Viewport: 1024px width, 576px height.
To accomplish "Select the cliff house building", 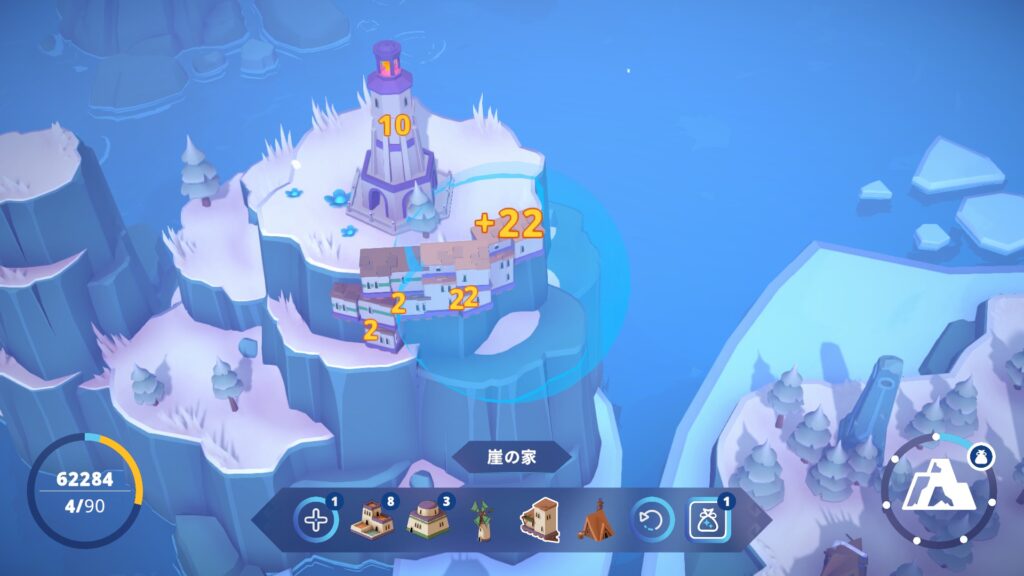I will coord(540,520).
